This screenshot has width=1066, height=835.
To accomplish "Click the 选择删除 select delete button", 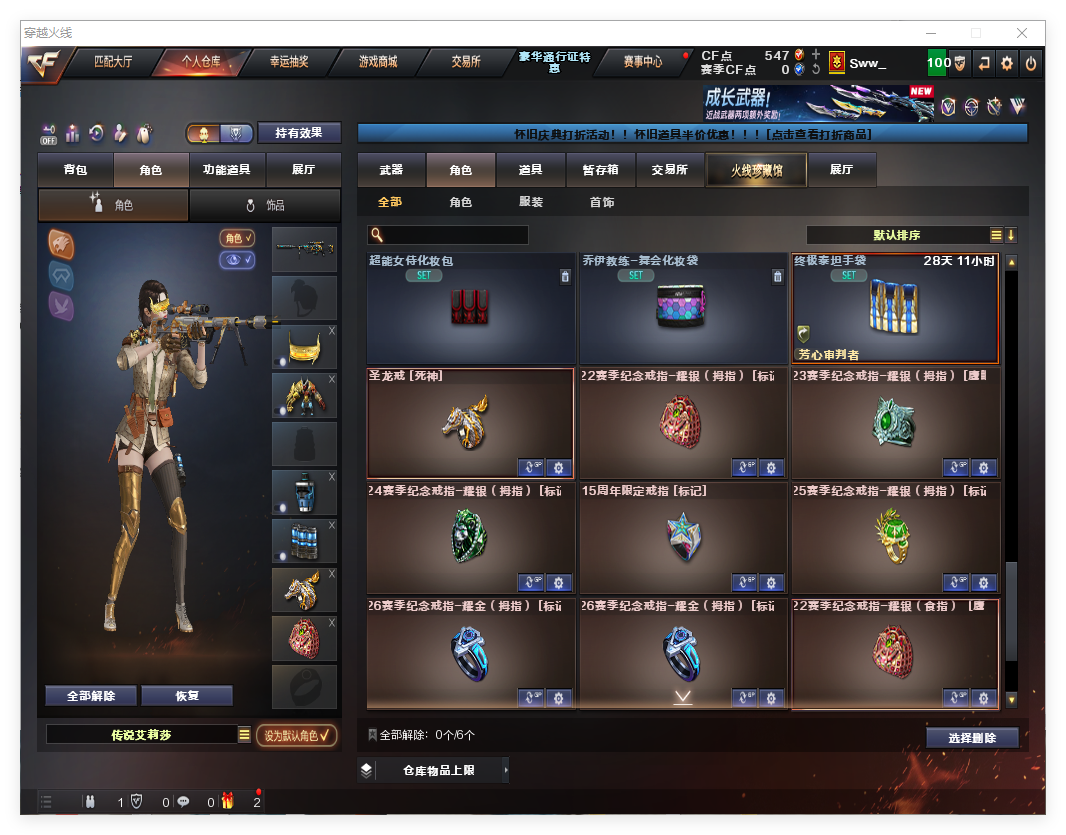I will pos(972,738).
